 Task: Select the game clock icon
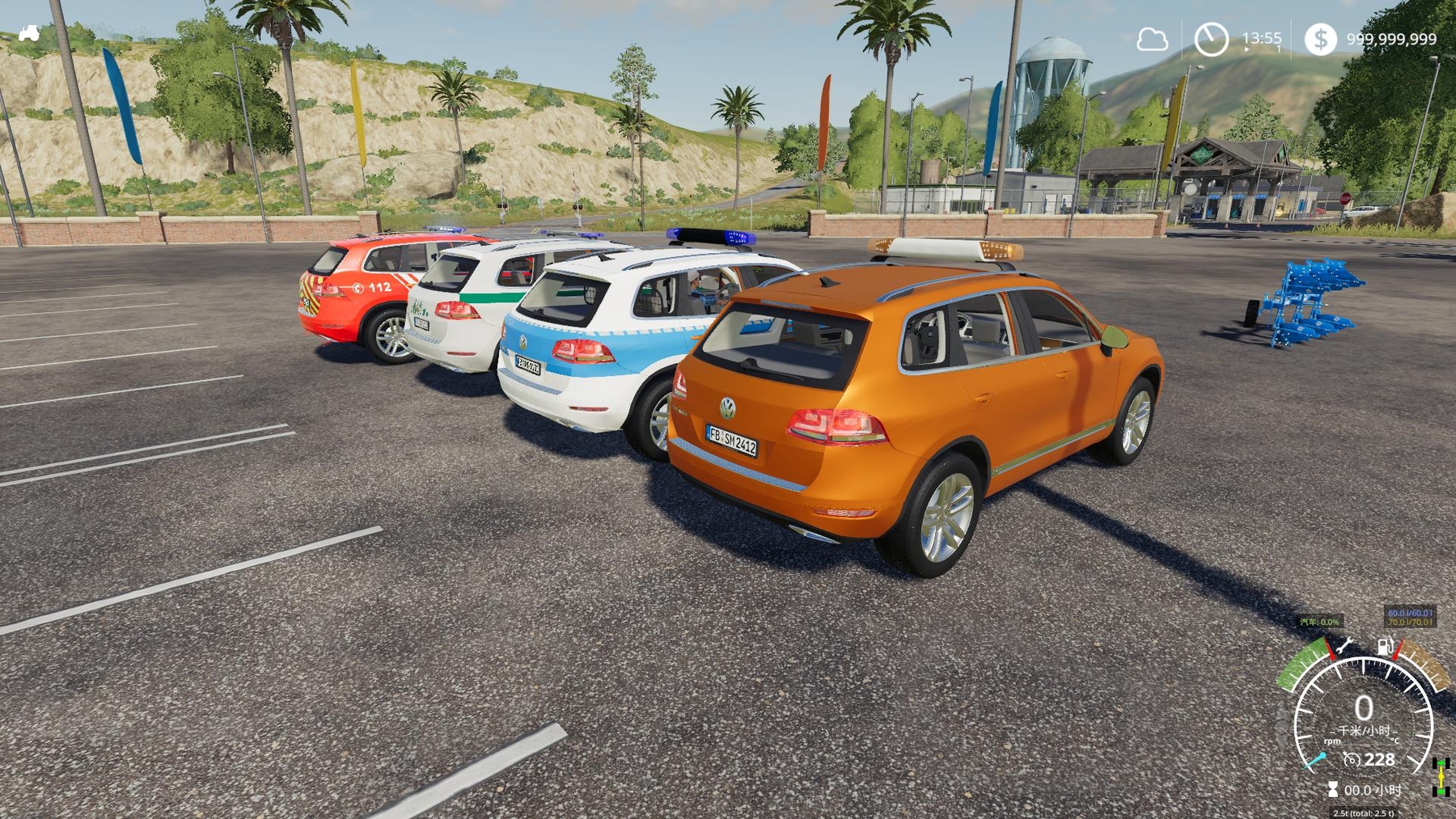[1211, 39]
